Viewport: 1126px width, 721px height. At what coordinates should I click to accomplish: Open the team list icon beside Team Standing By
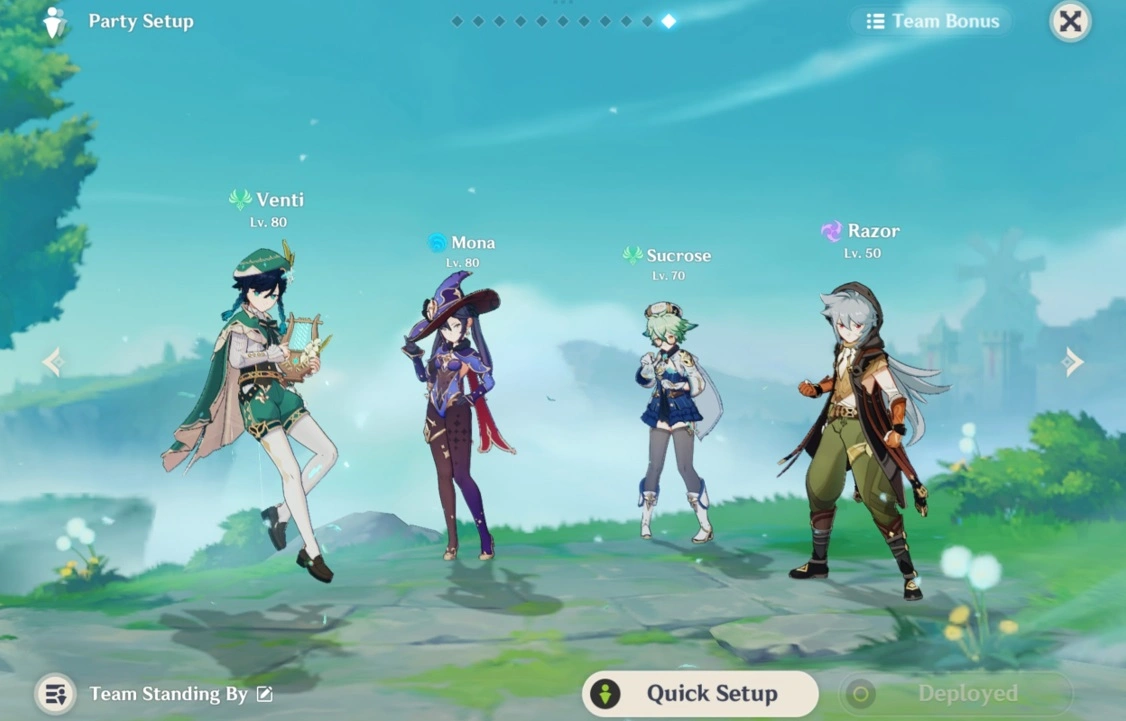[x=56, y=694]
